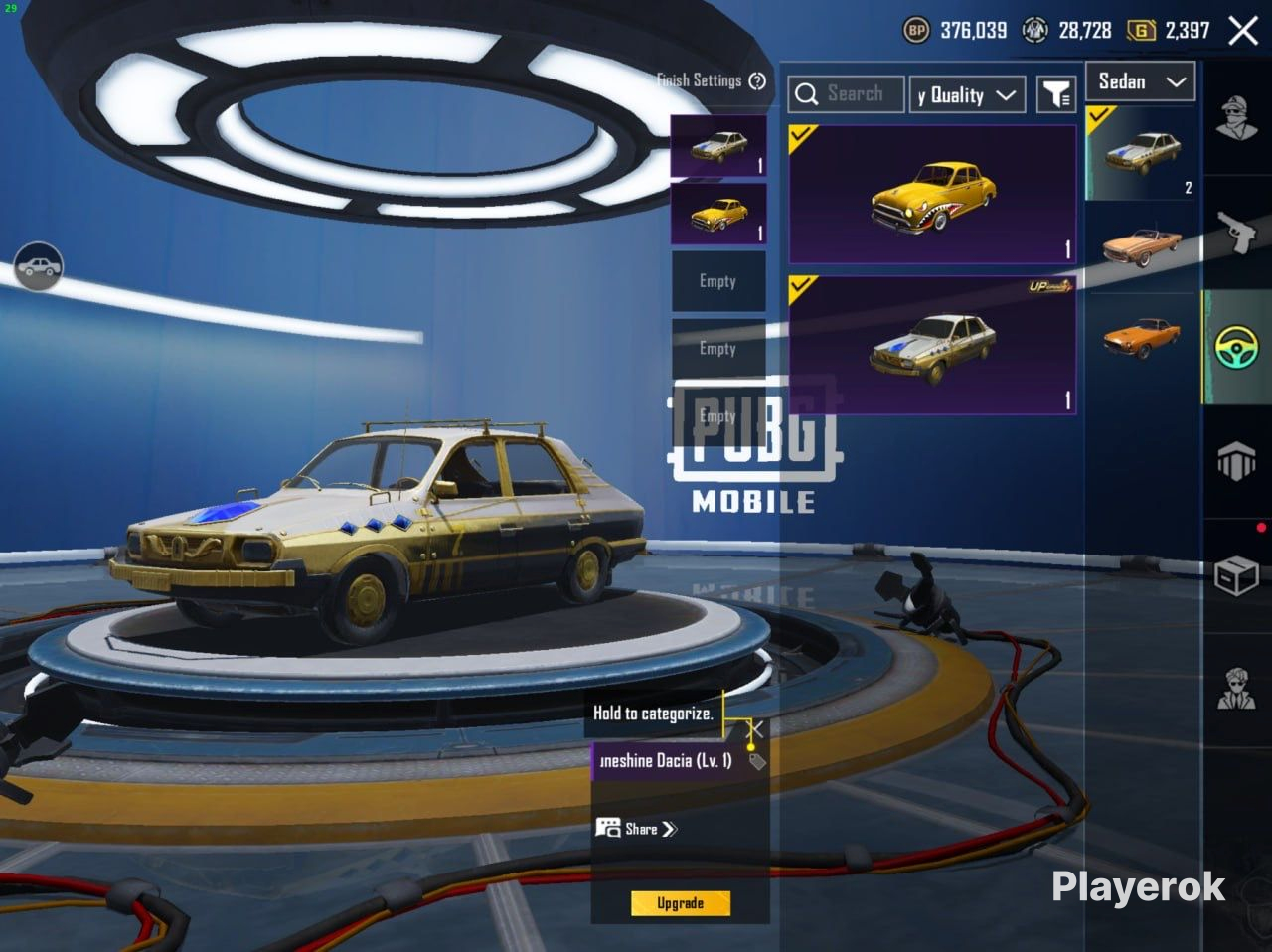Click the tag icon beside the skin name

[x=757, y=761]
